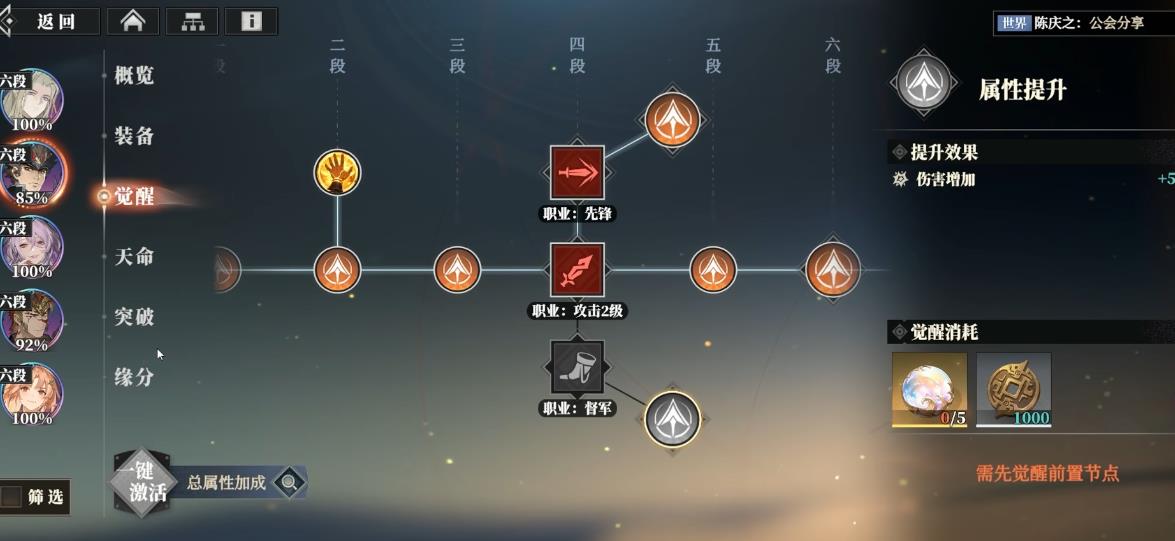Toggle the 筛选 filter checkbox
The height and width of the screenshot is (541, 1175).
click(12, 497)
